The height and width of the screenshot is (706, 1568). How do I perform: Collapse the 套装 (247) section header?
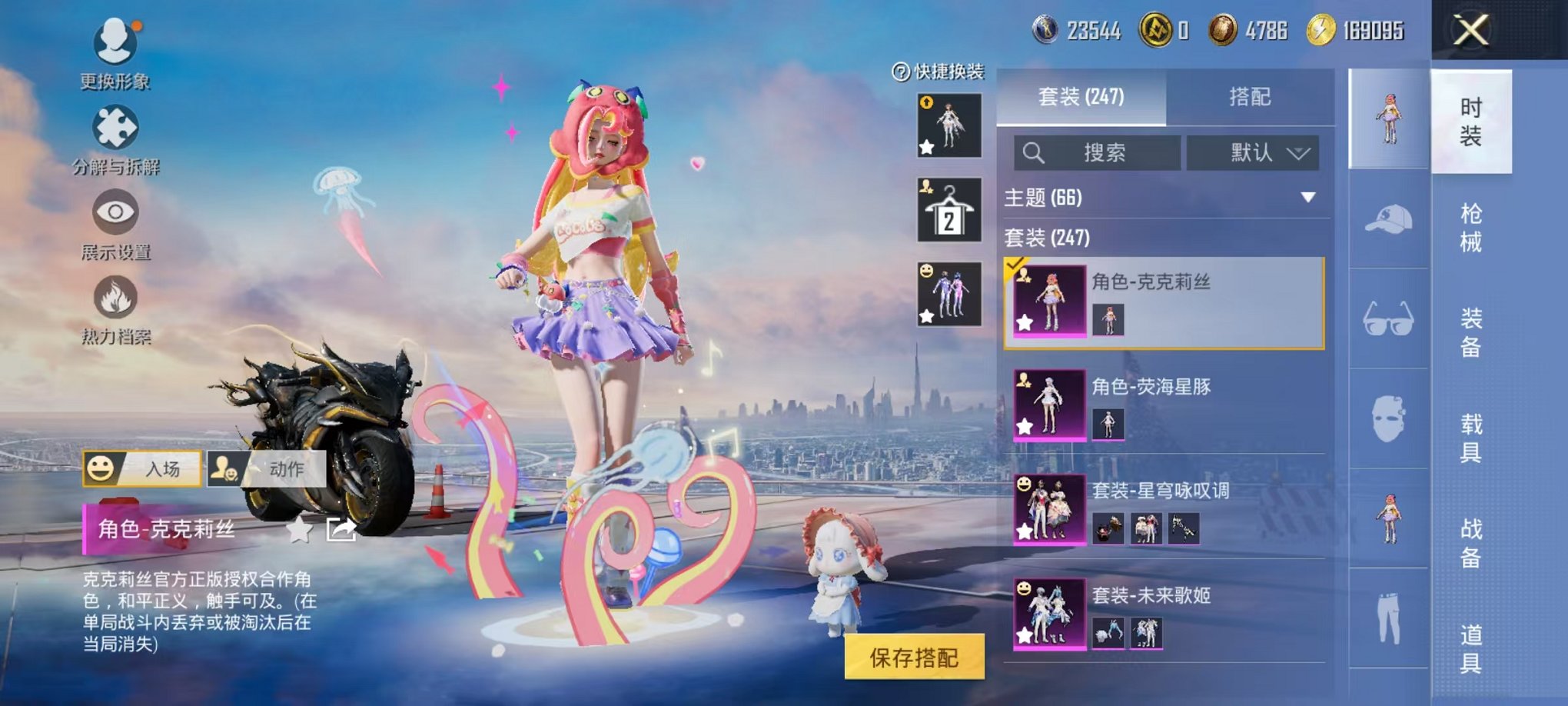pyautogui.click(x=1045, y=238)
